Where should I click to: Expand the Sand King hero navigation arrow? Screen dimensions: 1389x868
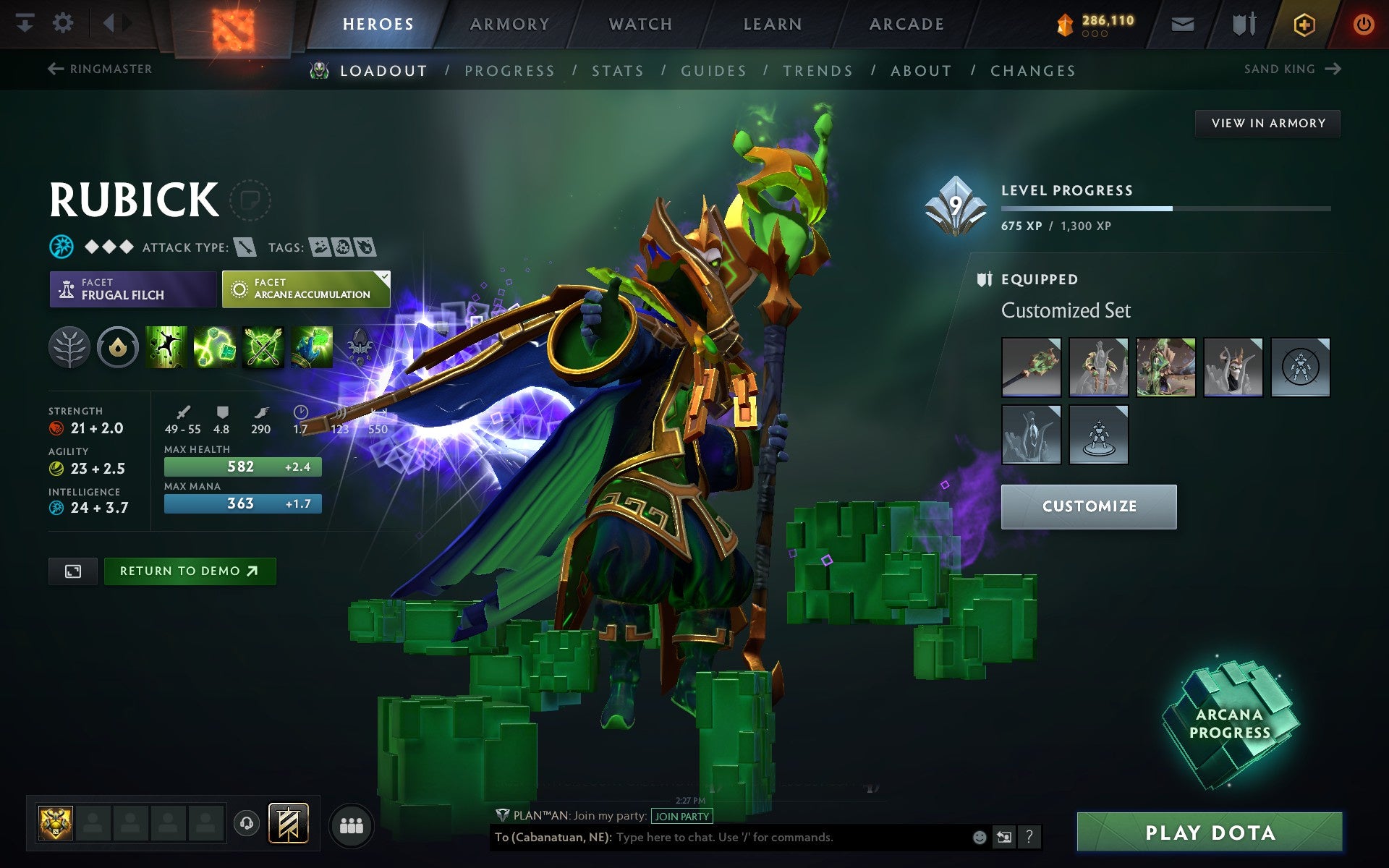click(1333, 69)
